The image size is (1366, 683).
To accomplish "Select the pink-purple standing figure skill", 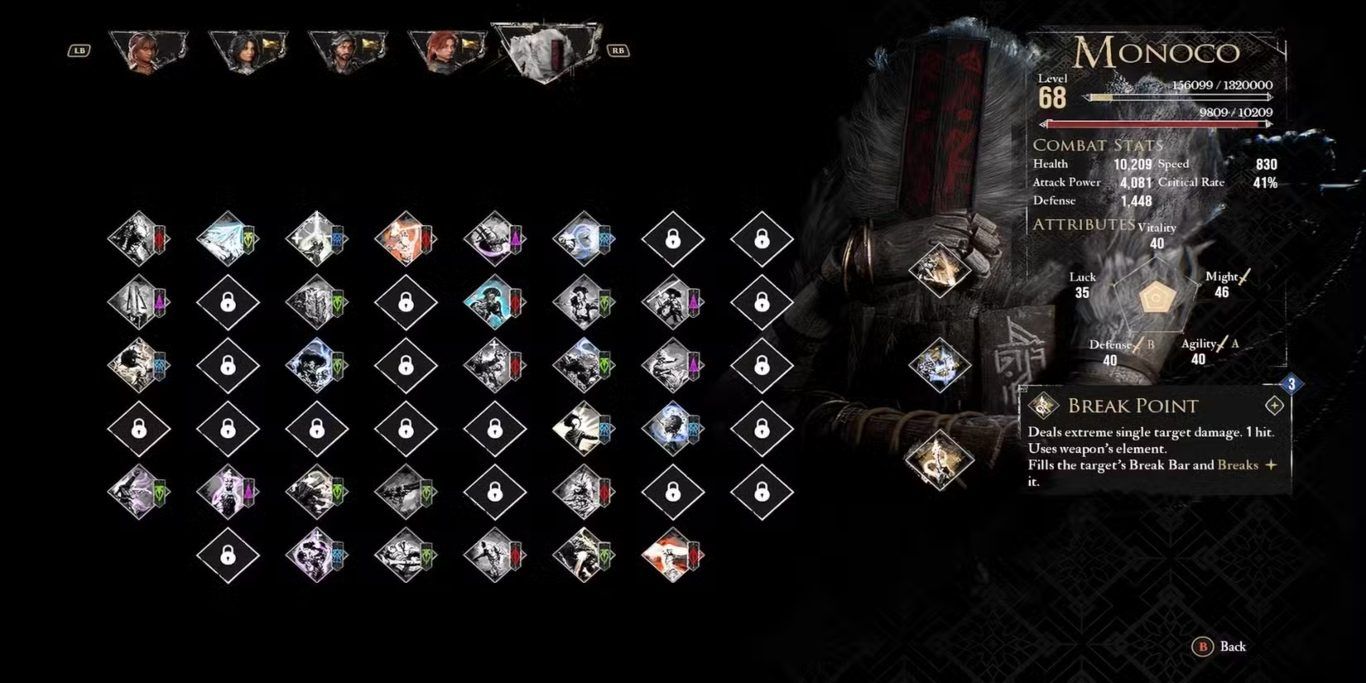I will pyautogui.click(x=226, y=490).
